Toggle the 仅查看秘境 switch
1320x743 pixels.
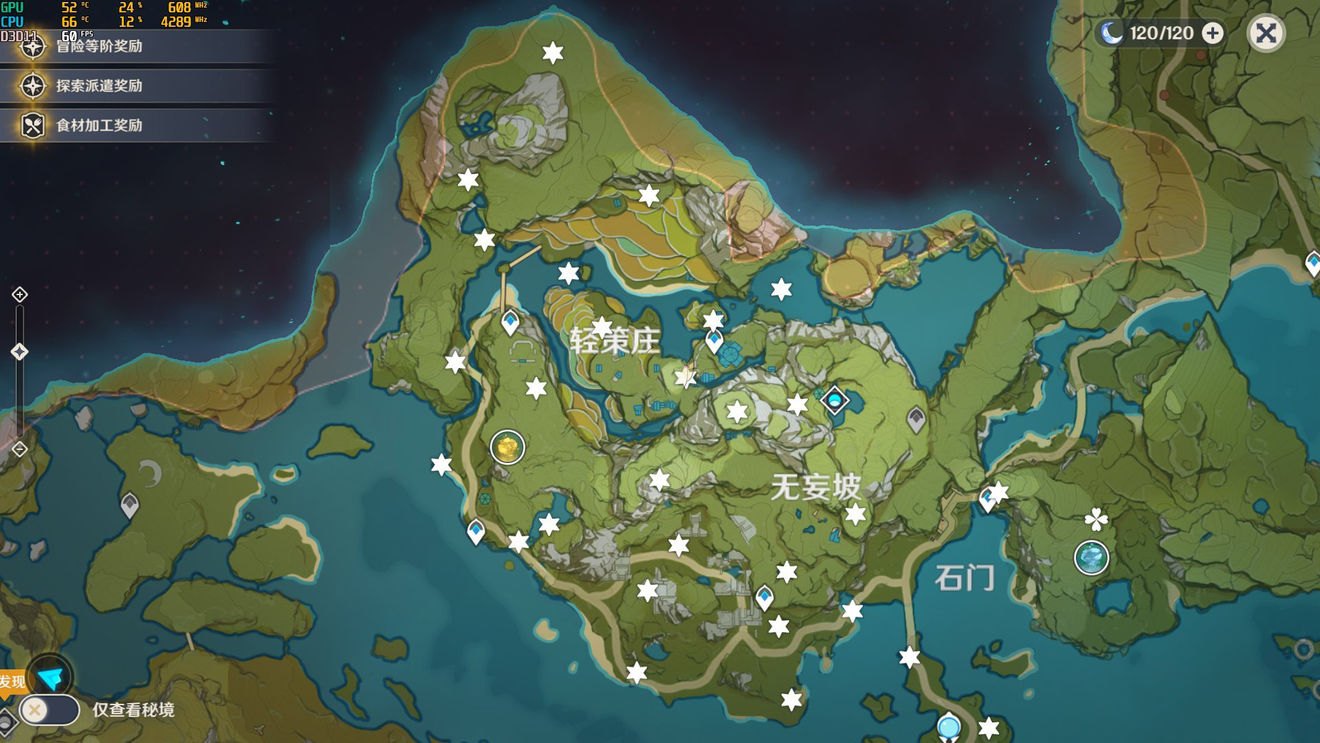coord(49,710)
